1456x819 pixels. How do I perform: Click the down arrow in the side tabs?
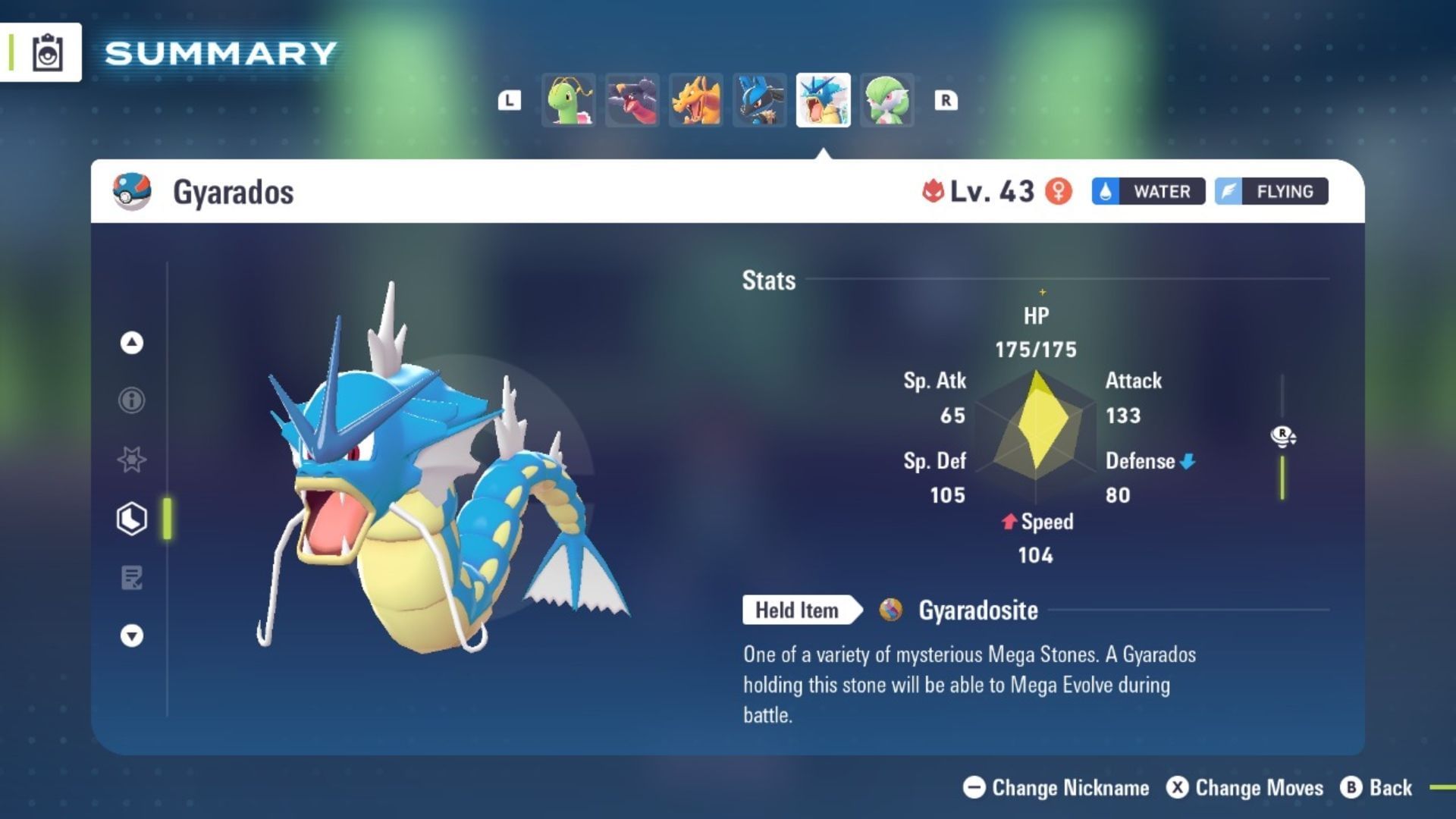pyautogui.click(x=132, y=635)
